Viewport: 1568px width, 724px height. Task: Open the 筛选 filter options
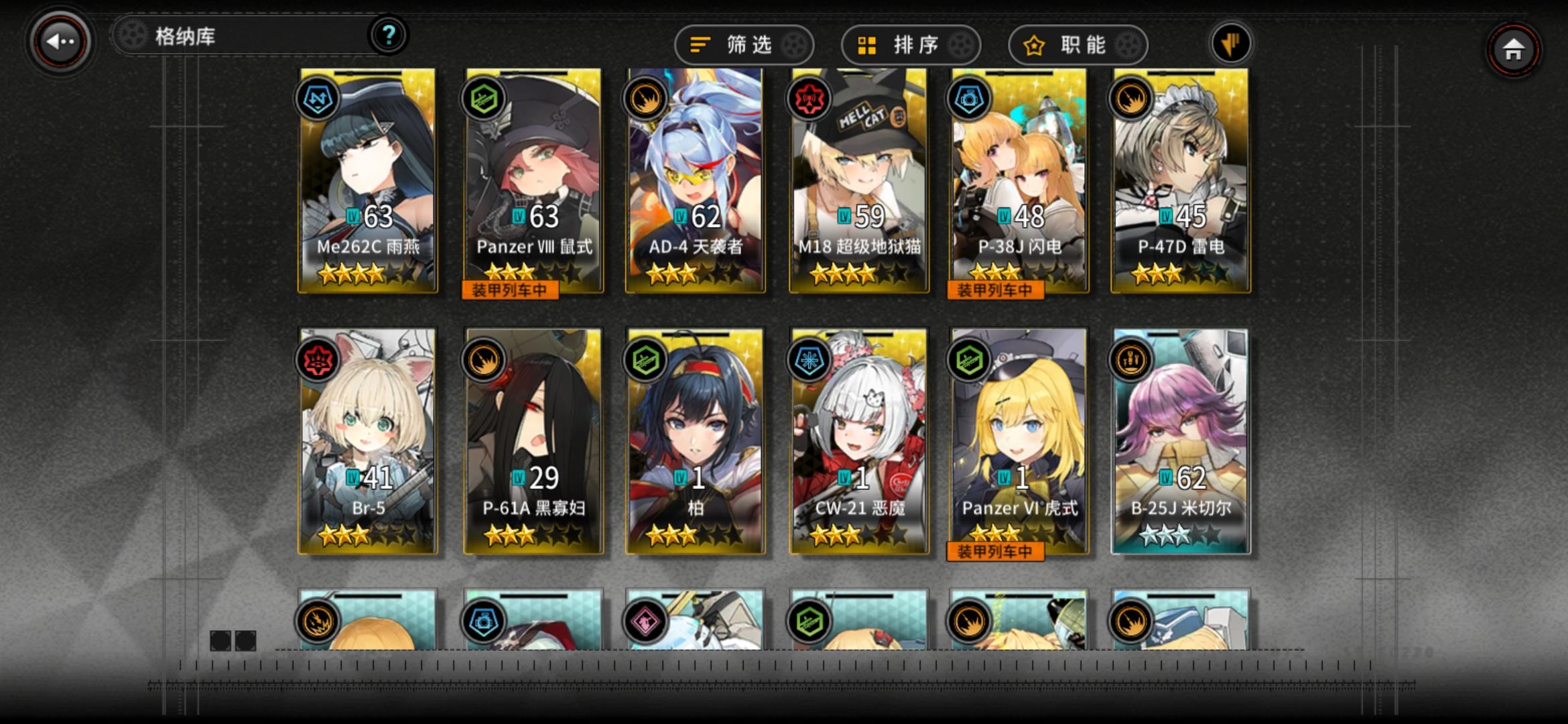tap(744, 44)
